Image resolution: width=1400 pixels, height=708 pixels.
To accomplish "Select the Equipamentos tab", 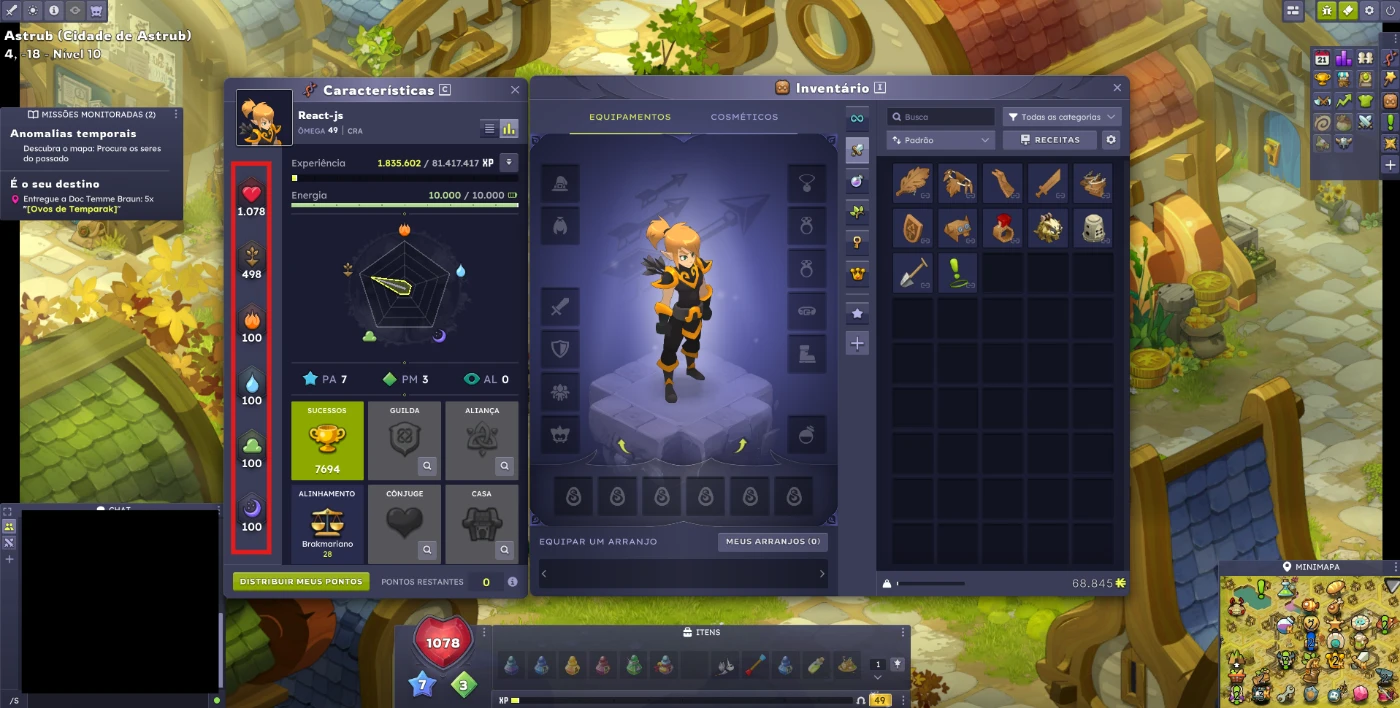I will click(630, 117).
